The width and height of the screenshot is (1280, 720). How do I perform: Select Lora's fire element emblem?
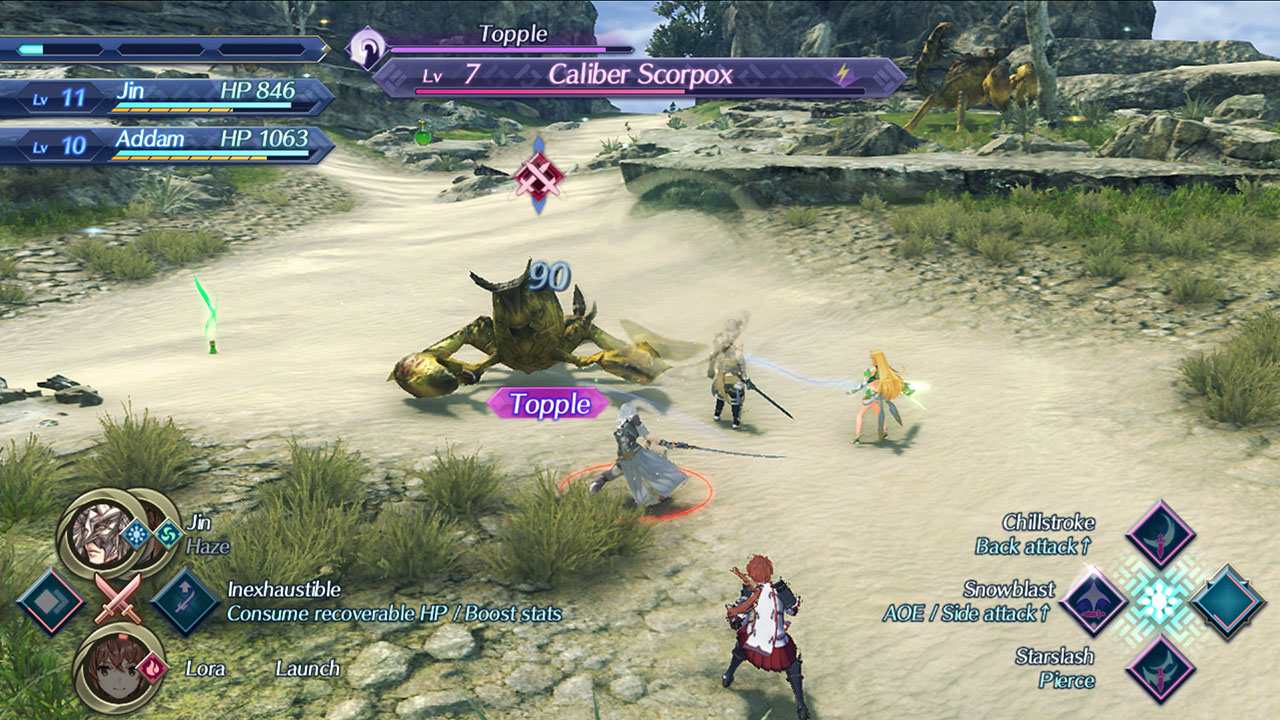tap(153, 667)
